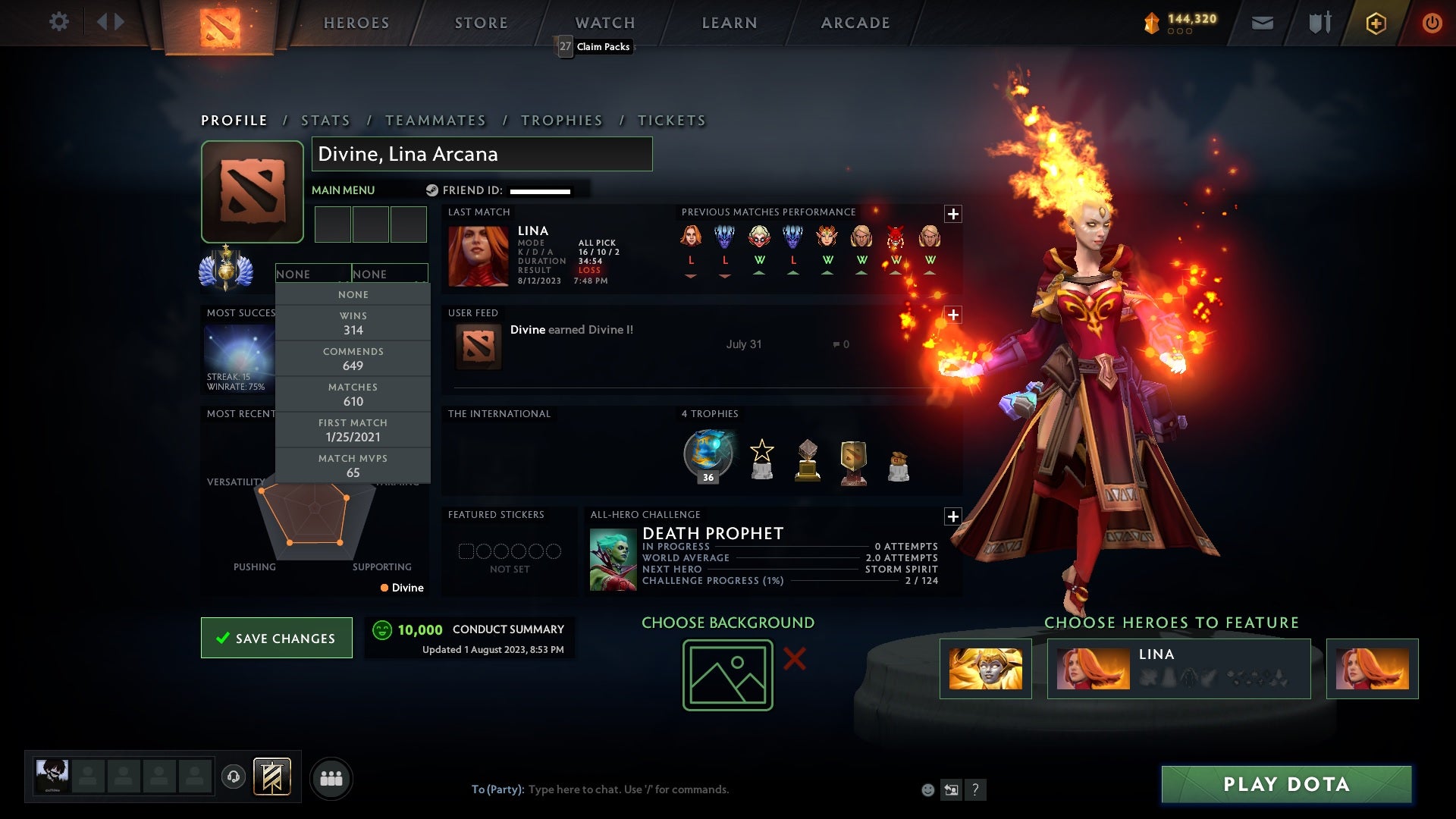Image resolution: width=1456 pixels, height=819 pixels.
Task: Open the Arcade section
Action: pos(855,23)
